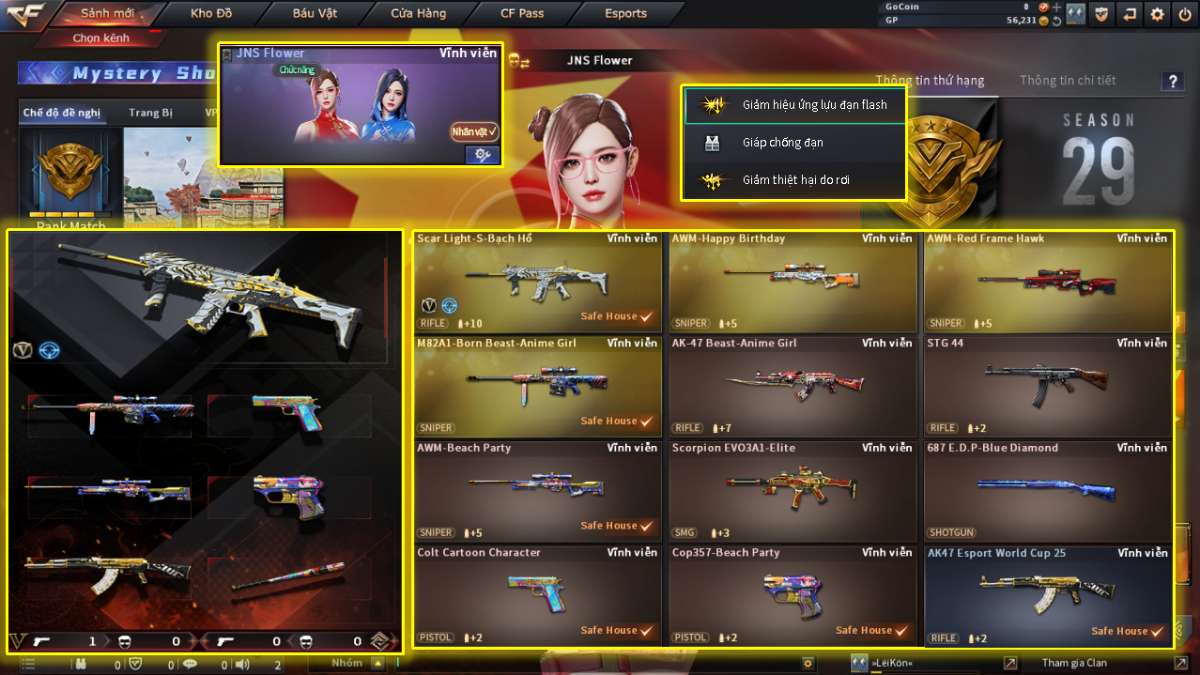The width and height of the screenshot is (1200, 675).
Task: Choose the AWM-Happy Birthday sniper
Action: (x=791, y=281)
